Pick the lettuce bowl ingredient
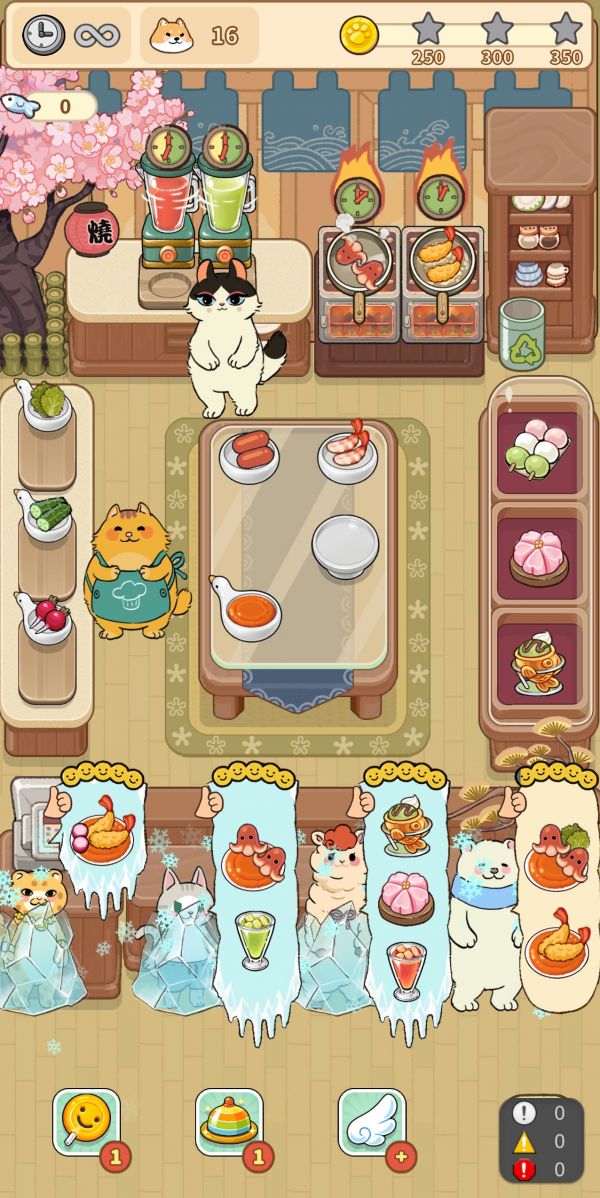This screenshot has height=1198, width=600. (46, 407)
